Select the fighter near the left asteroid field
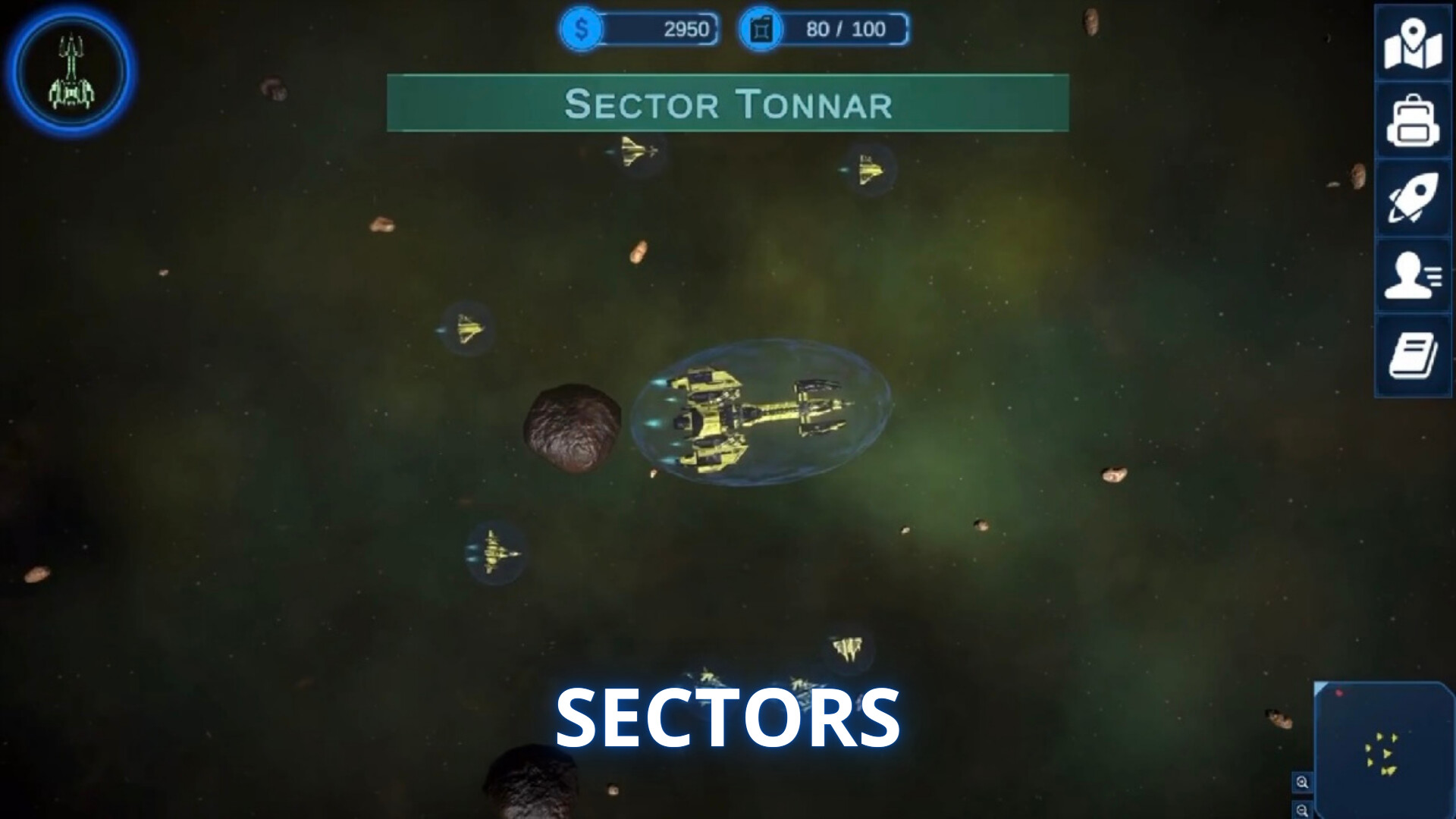 click(x=469, y=331)
